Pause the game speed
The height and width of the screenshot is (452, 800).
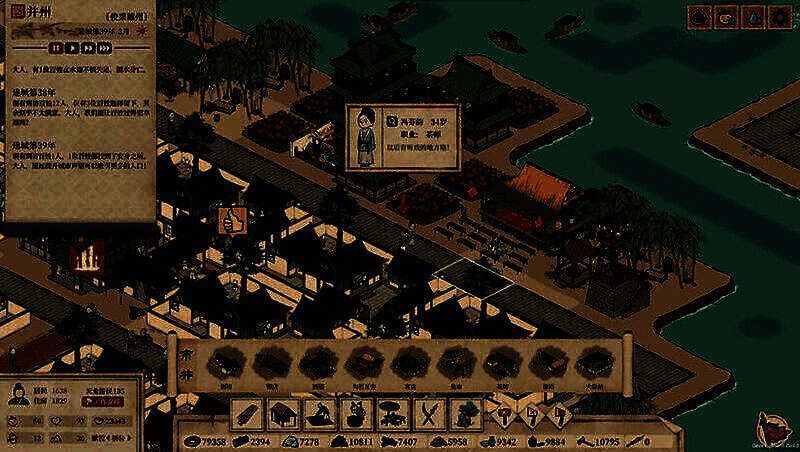[56, 46]
